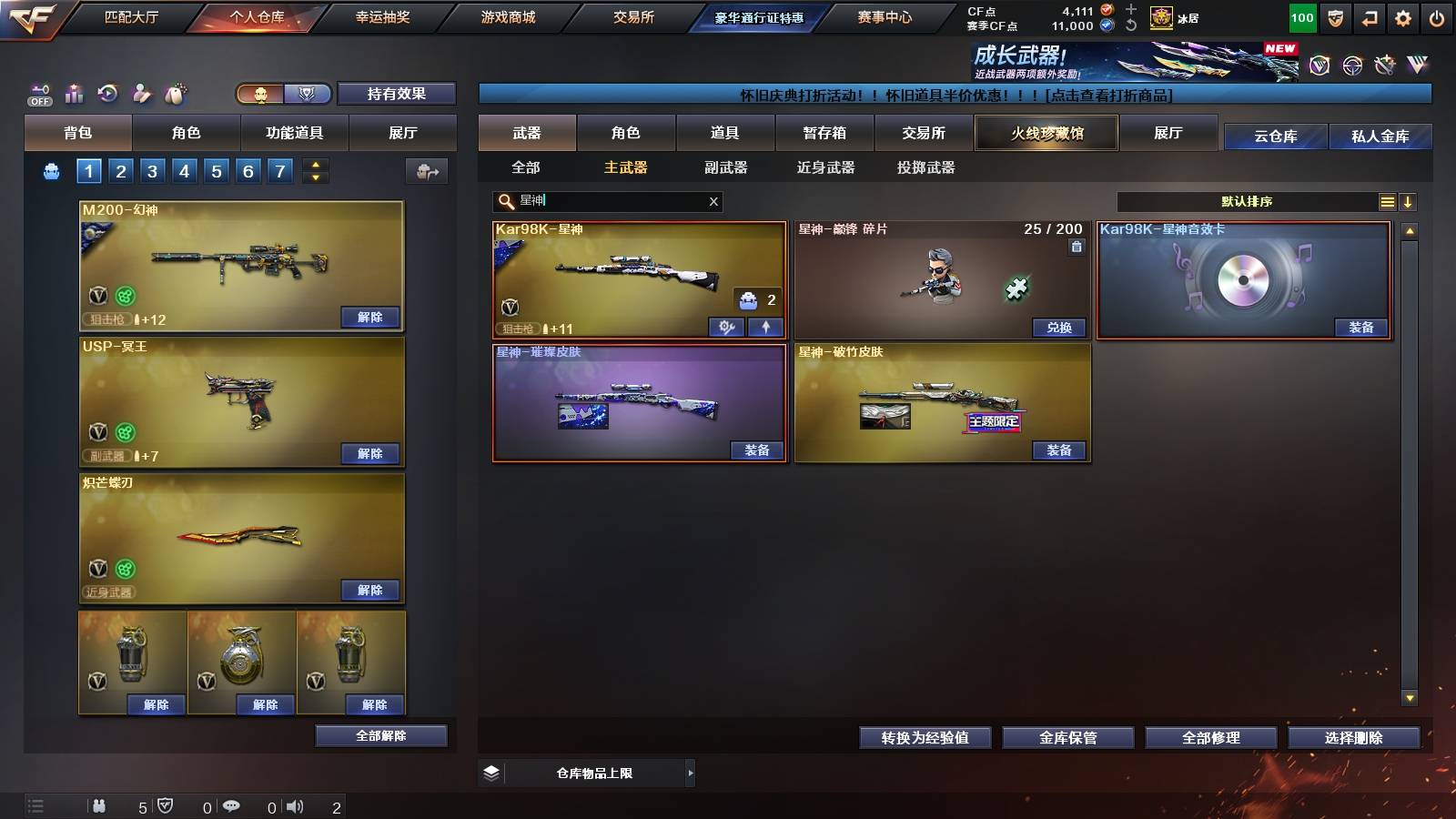Click the gear icon on the Kar98K-星神 card

pyautogui.click(x=725, y=326)
